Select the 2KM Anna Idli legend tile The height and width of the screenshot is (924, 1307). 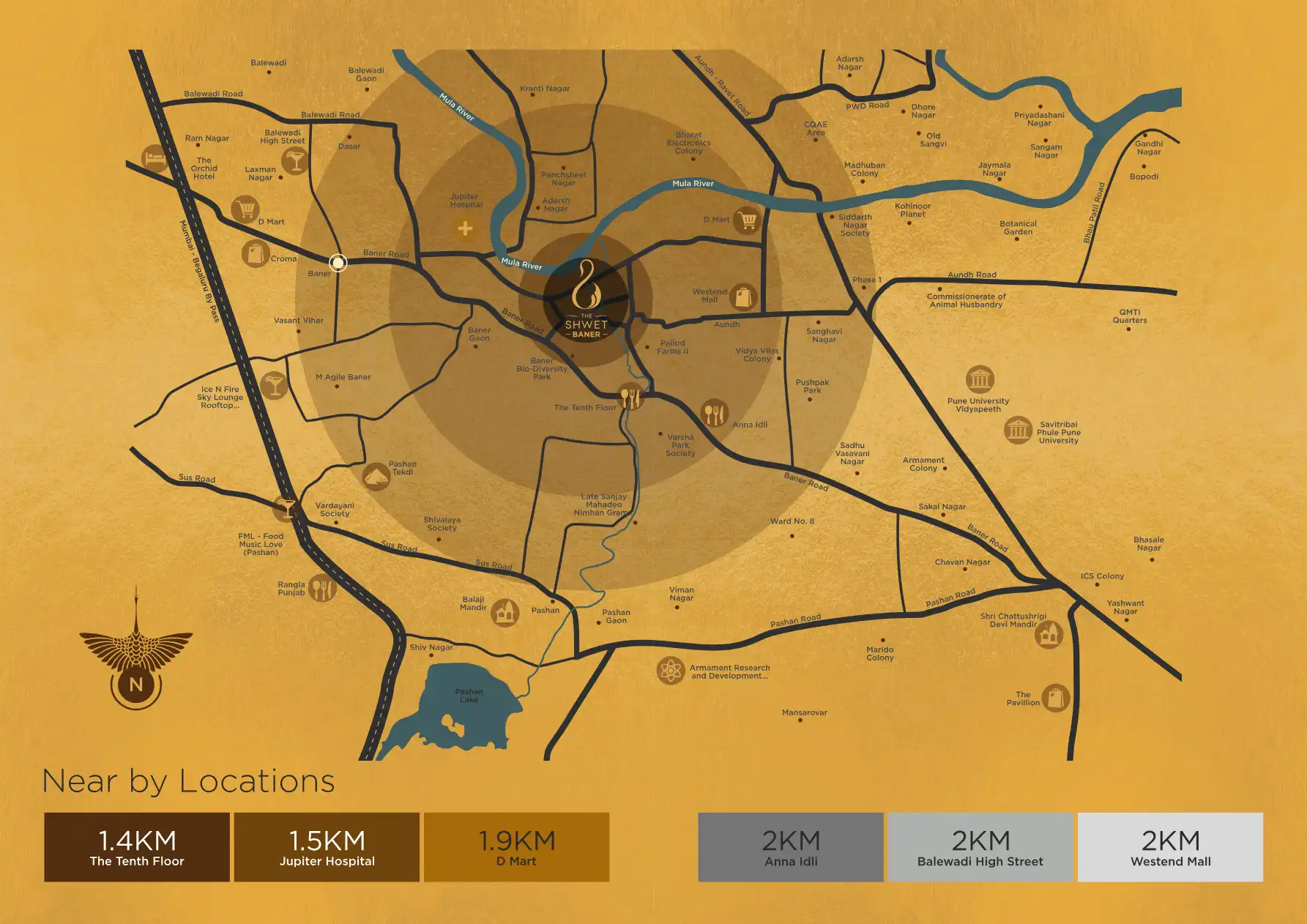pyautogui.click(x=791, y=847)
